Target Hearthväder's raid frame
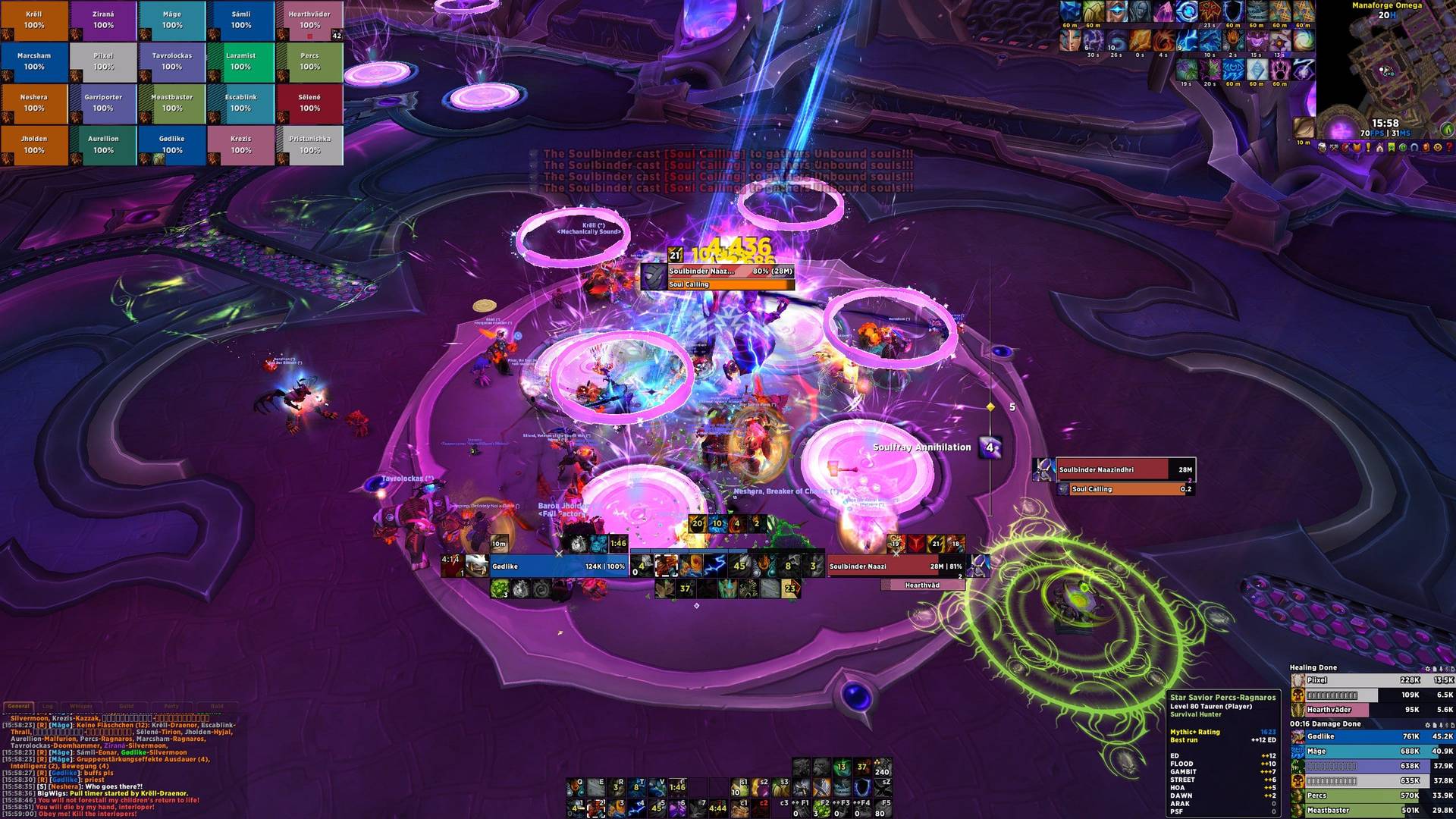The height and width of the screenshot is (819, 1456). tap(309, 20)
